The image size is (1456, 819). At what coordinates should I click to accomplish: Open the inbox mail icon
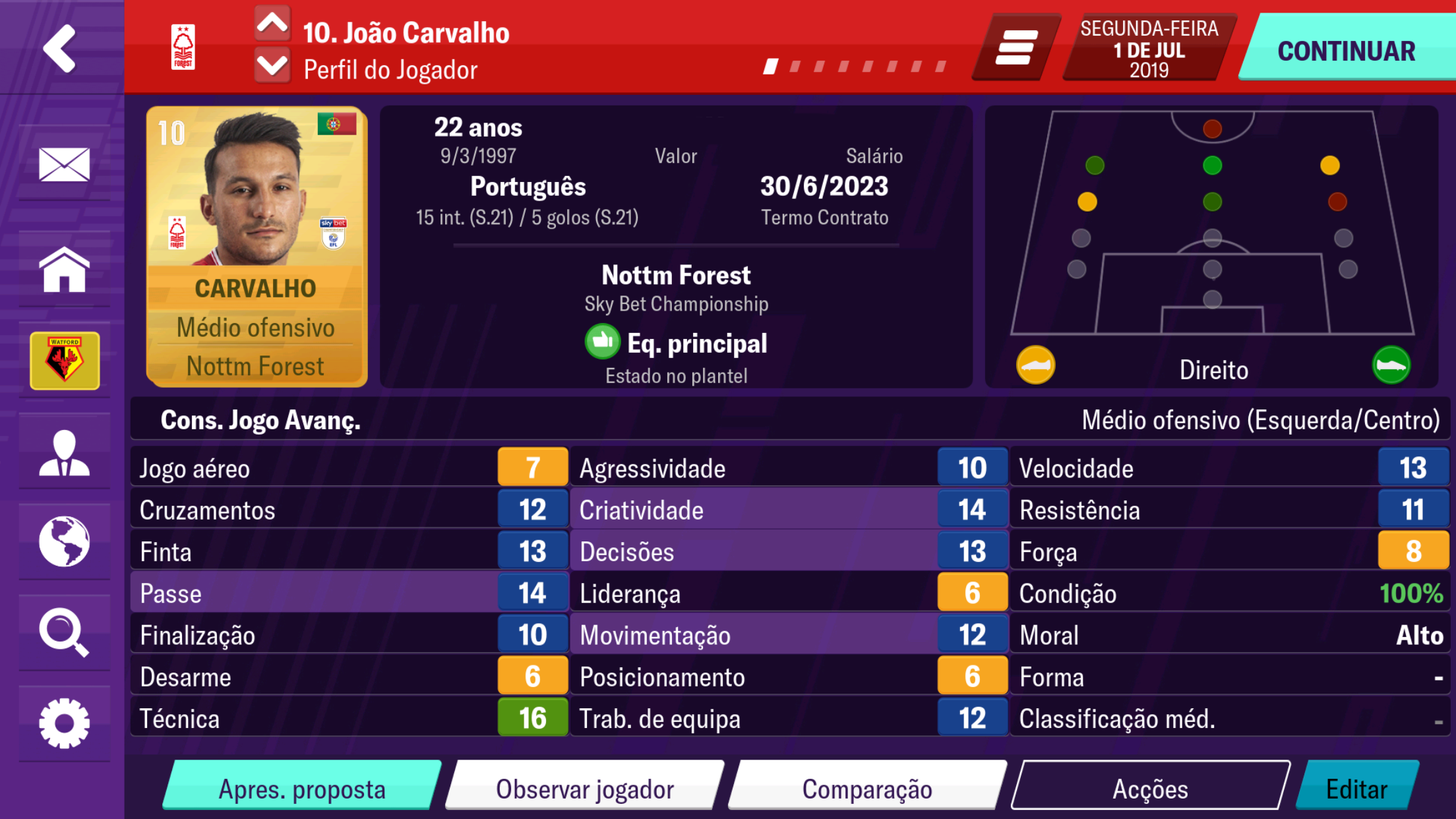click(64, 165)
